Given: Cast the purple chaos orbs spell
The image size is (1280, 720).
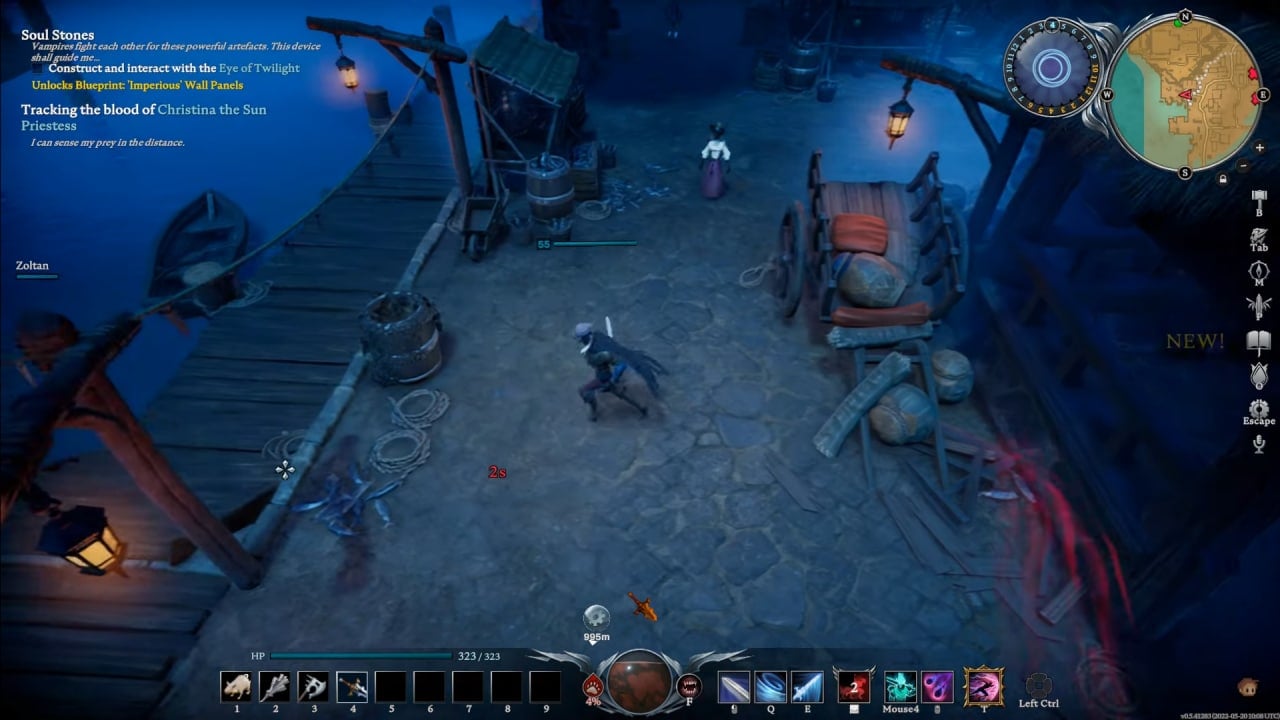Looking at the screenshot, I should (x=937, y=687).
